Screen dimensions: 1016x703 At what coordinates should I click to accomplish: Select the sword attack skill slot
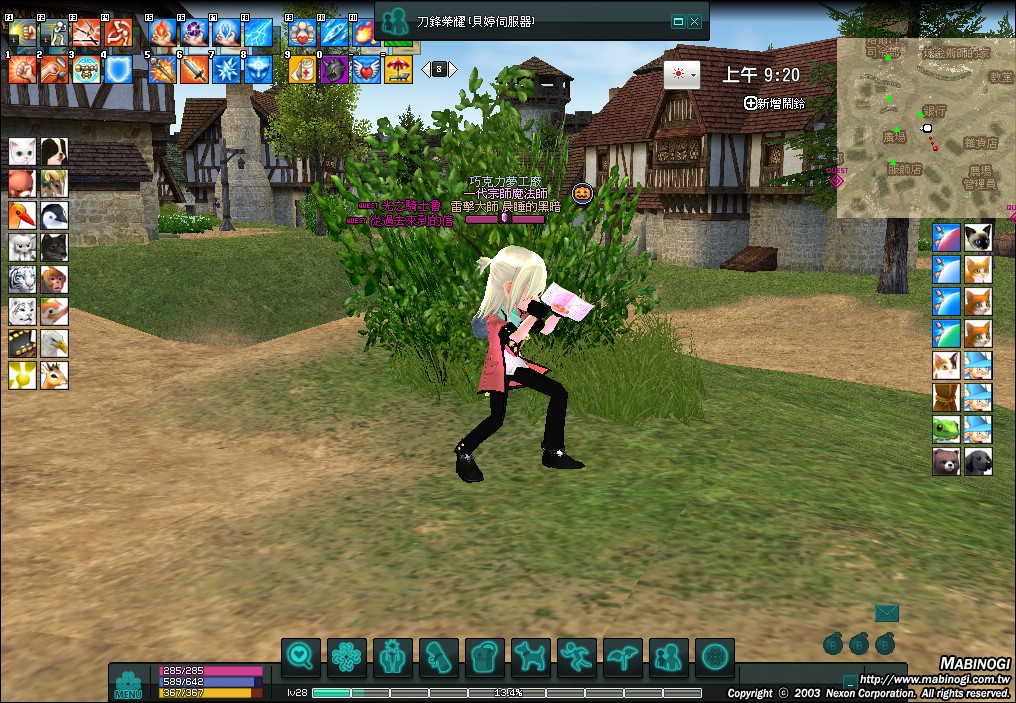(194, 69)
